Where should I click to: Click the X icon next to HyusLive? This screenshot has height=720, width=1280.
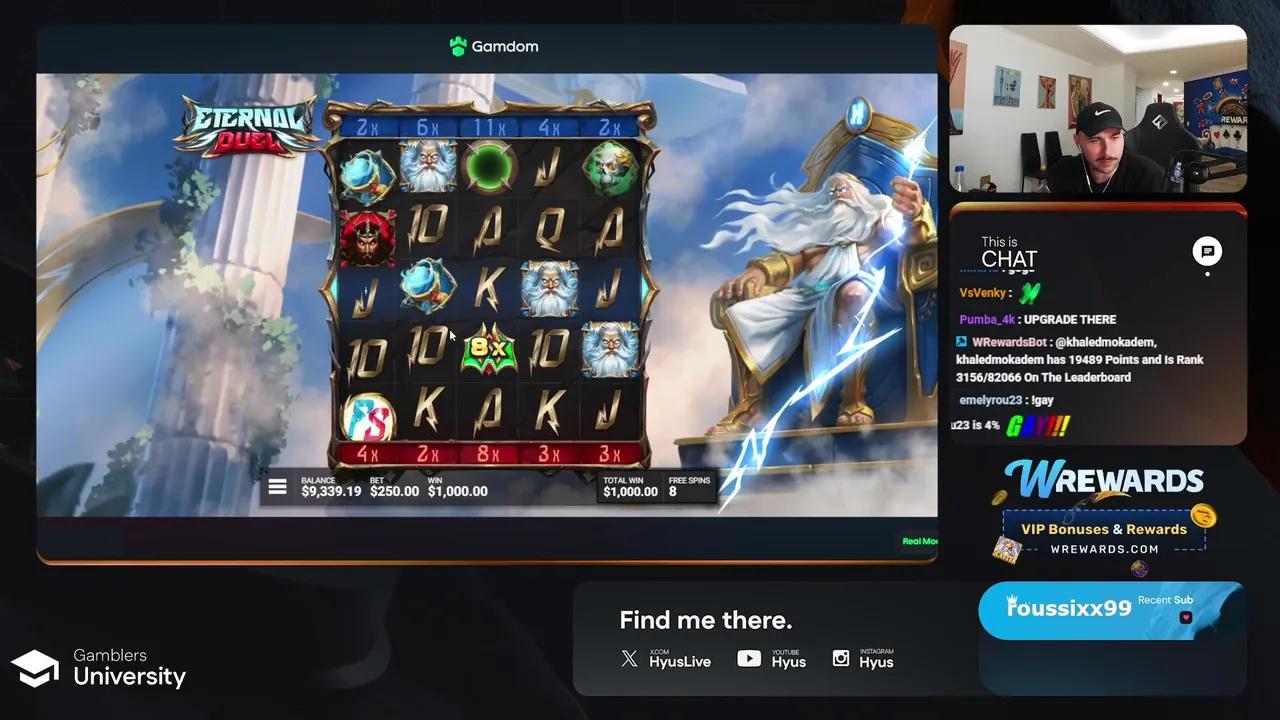(x=628, y=659)
